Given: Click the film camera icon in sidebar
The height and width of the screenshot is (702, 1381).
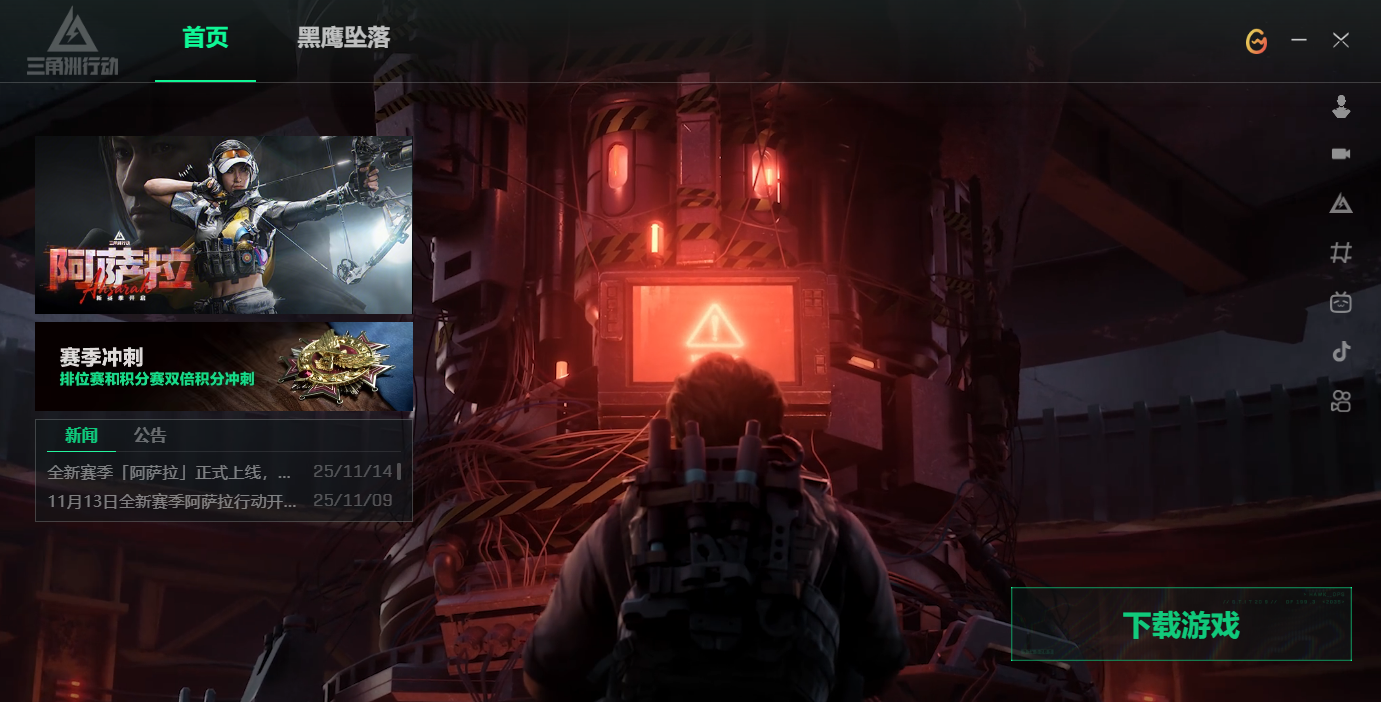Looking at the screenshot, I should point(1341,401).
